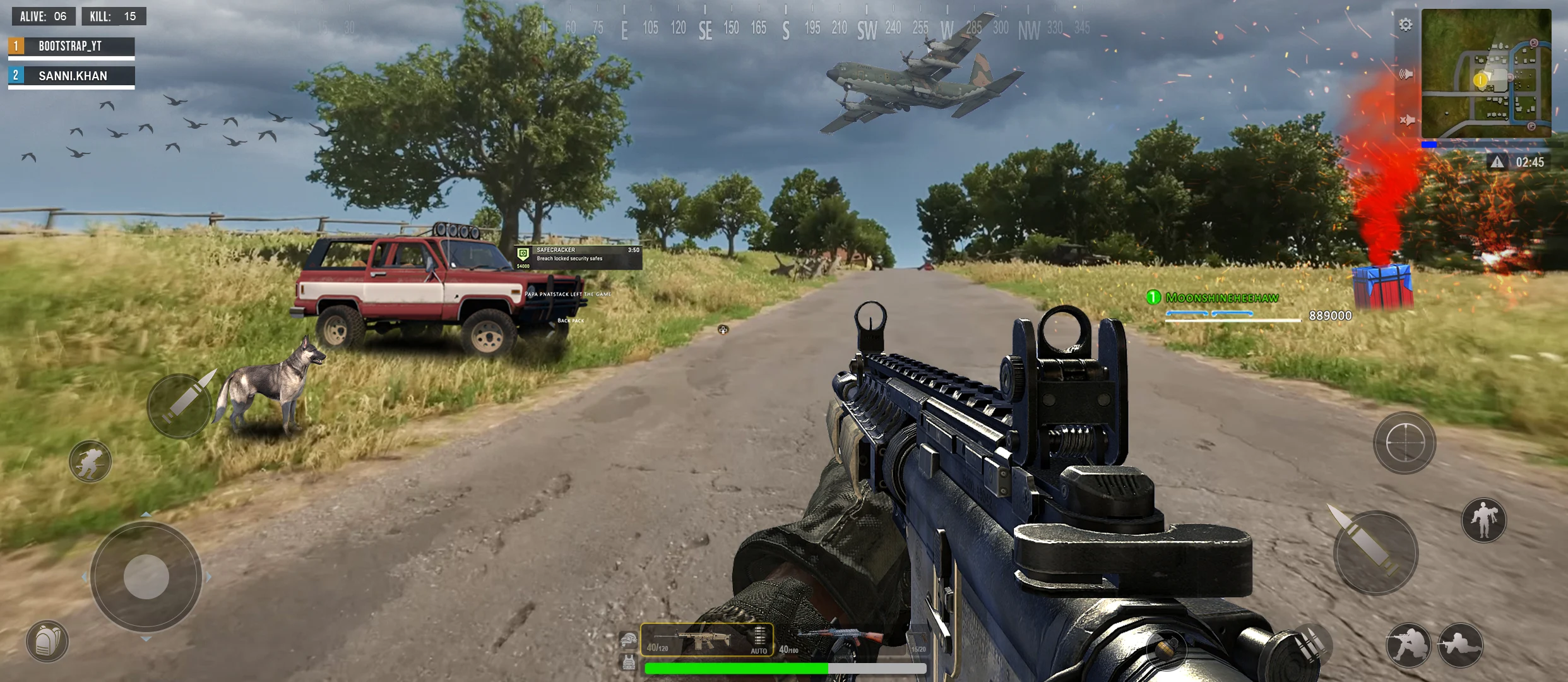Viewport: 1568px width, 682px height.
Task: Select teammate BOOTSTRAP_YT in squad list
Action: [x=71, y=46]
